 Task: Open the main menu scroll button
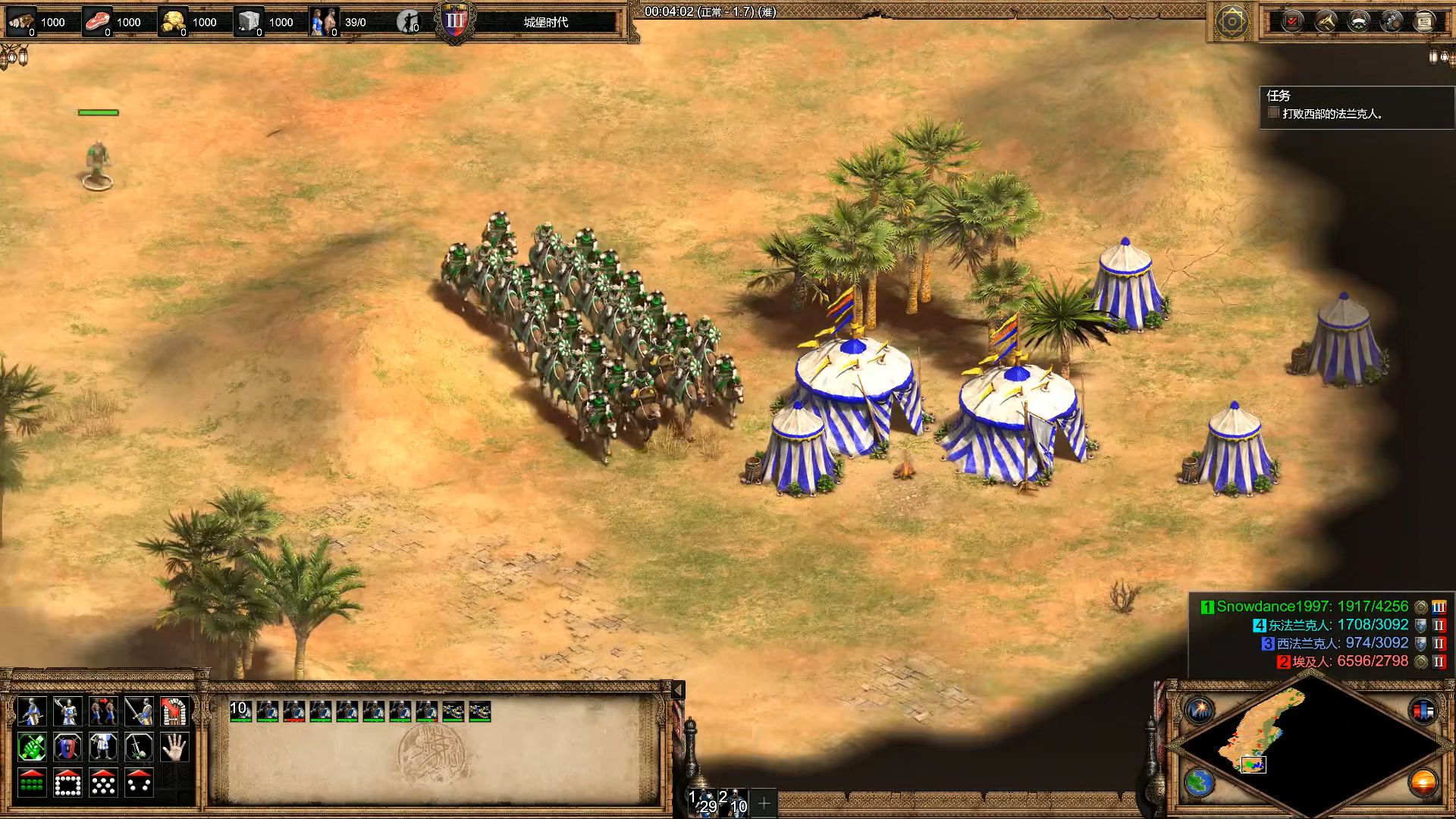[x=1424, y=21]
